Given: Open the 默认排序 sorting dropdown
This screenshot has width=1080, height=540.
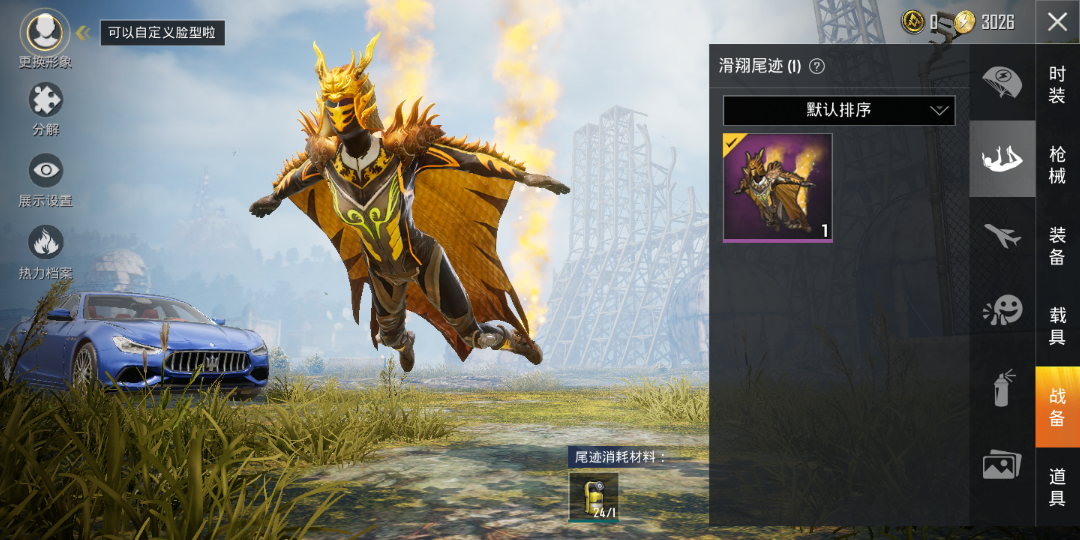Looking at the screenshot, I should point(839,110).
